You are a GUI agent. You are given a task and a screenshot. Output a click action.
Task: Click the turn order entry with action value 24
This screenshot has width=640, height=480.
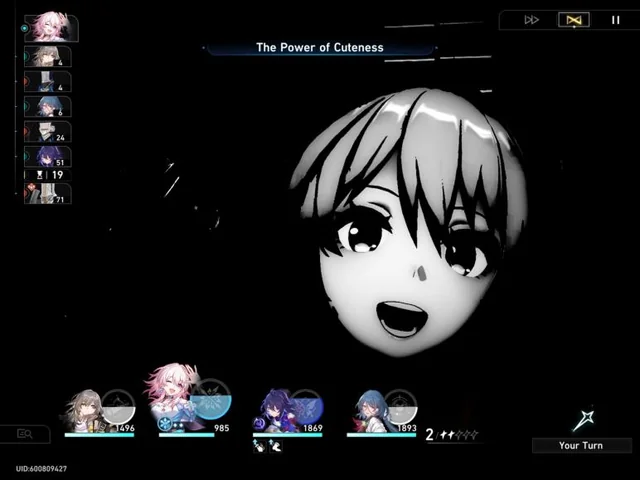pos(48,132)
